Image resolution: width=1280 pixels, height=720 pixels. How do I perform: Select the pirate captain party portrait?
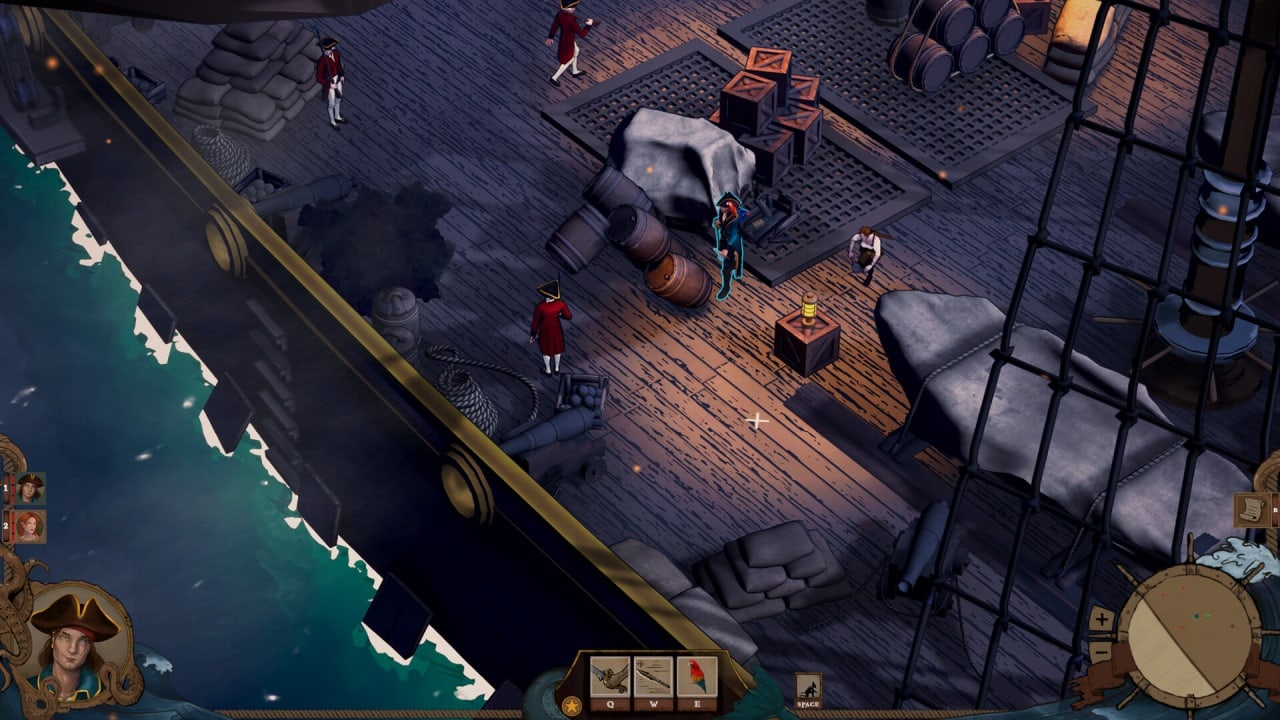[x=30, y=488]
